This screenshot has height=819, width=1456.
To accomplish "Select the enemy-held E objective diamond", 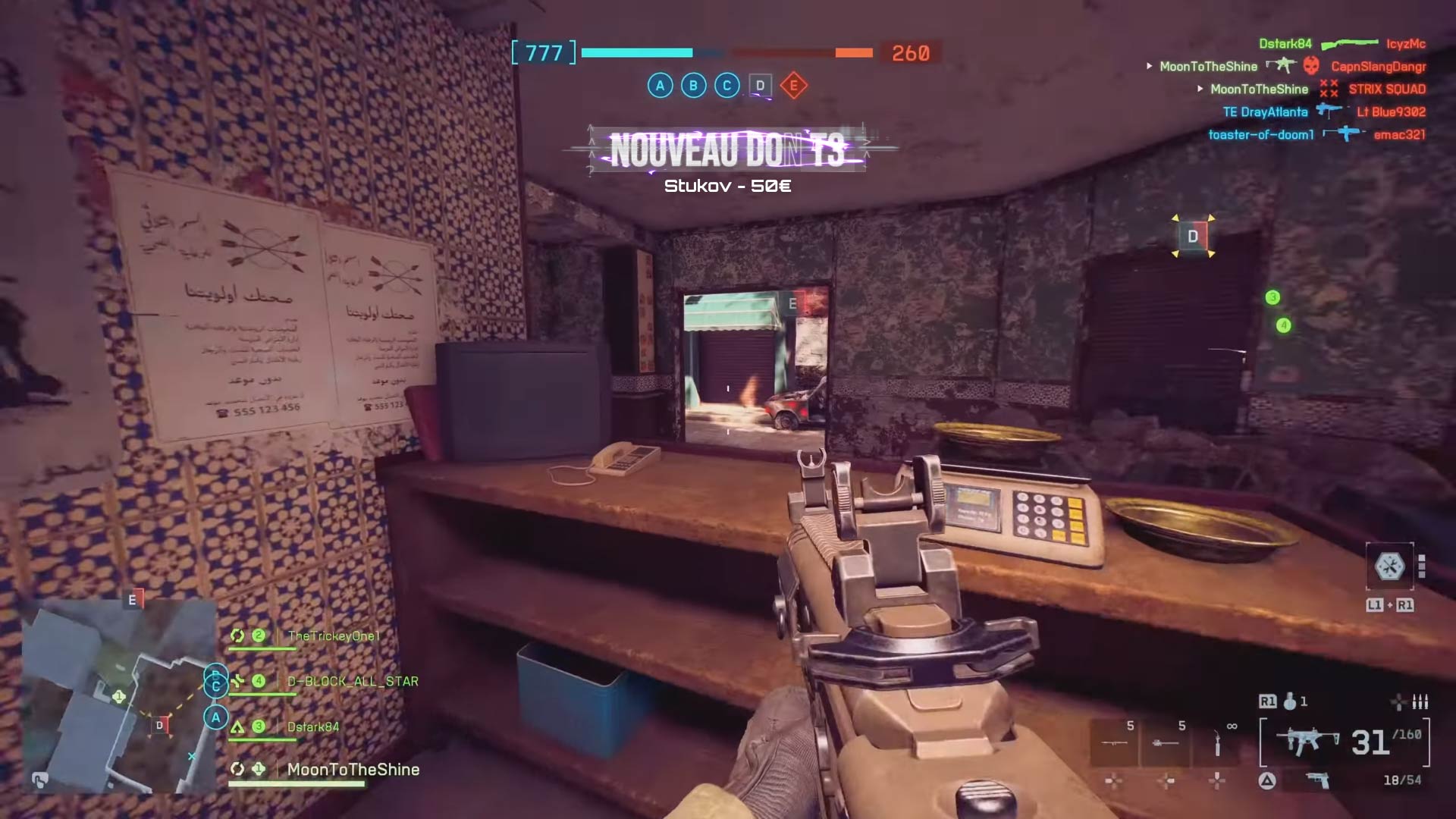I will 794,86.
